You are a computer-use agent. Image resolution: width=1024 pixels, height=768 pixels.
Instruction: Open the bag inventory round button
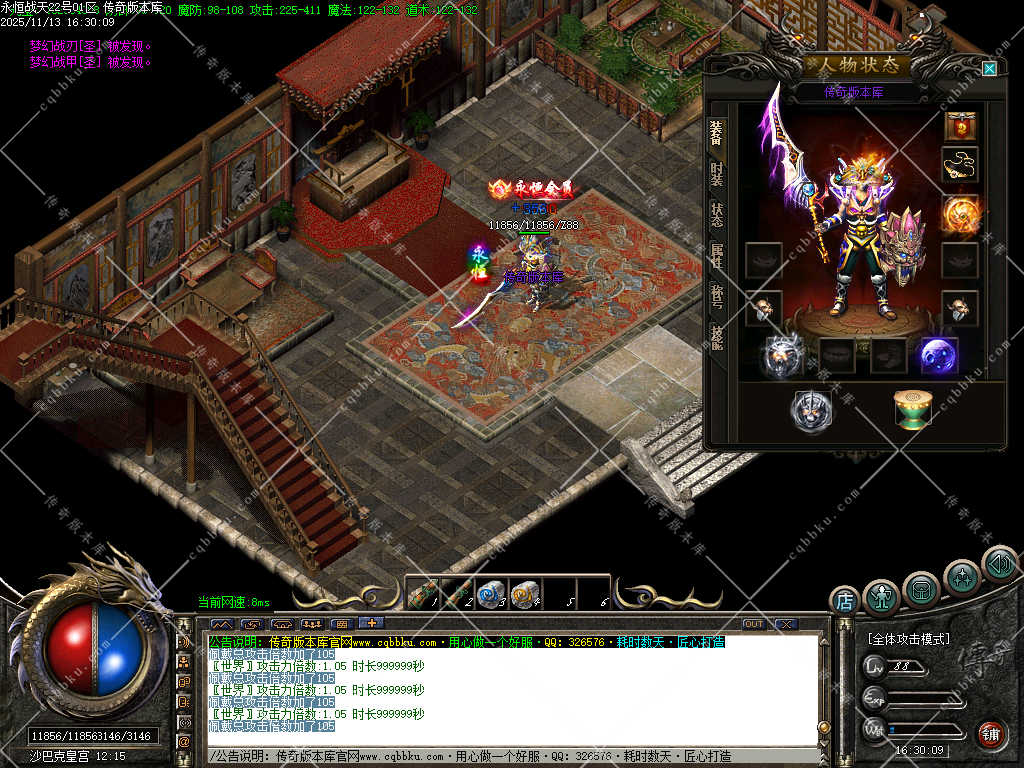click(921, 588)
